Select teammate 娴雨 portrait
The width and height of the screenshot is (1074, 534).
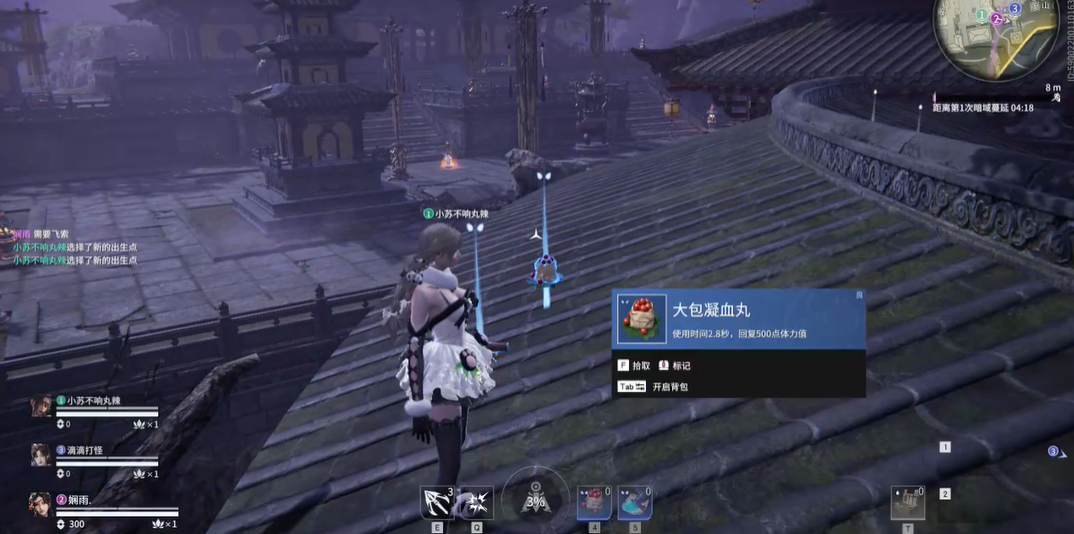[41, 504]
